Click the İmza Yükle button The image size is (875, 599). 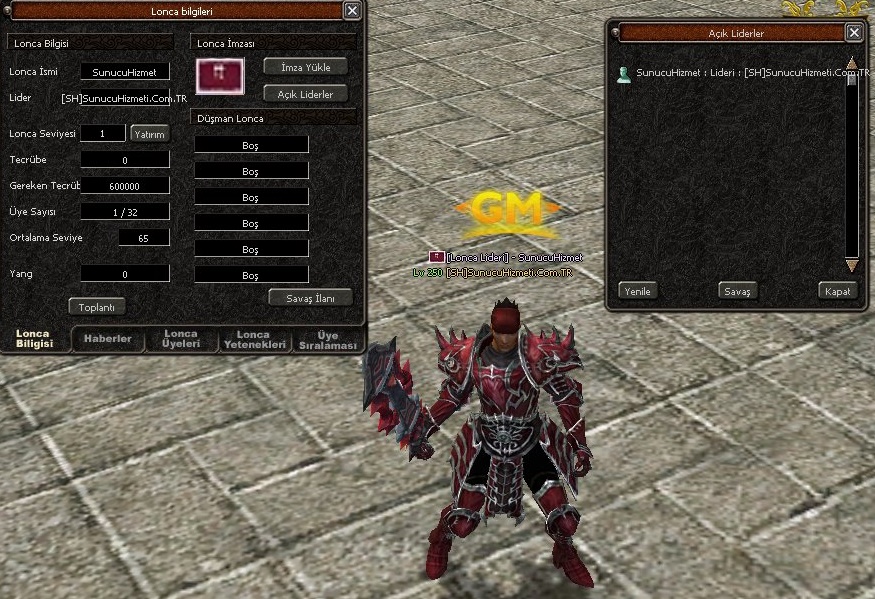click(x=305, y=67)
